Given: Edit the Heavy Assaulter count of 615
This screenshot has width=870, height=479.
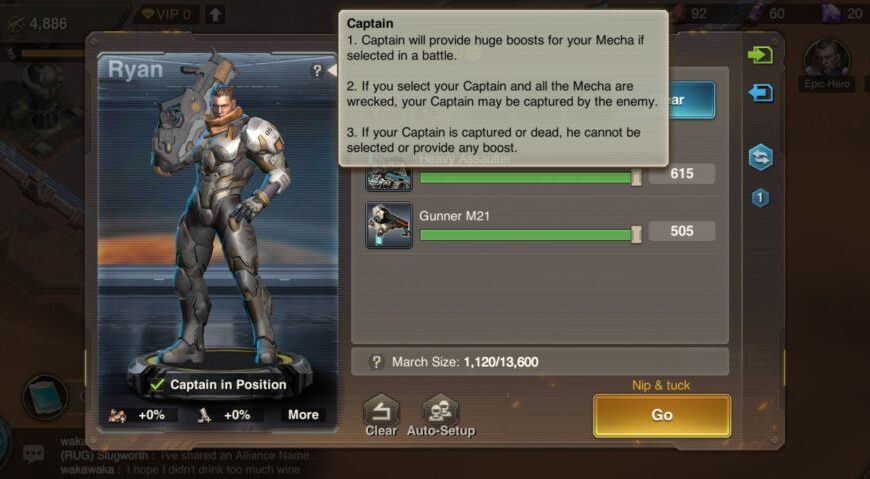Looking at the screenshot, I should click(681, 174).
